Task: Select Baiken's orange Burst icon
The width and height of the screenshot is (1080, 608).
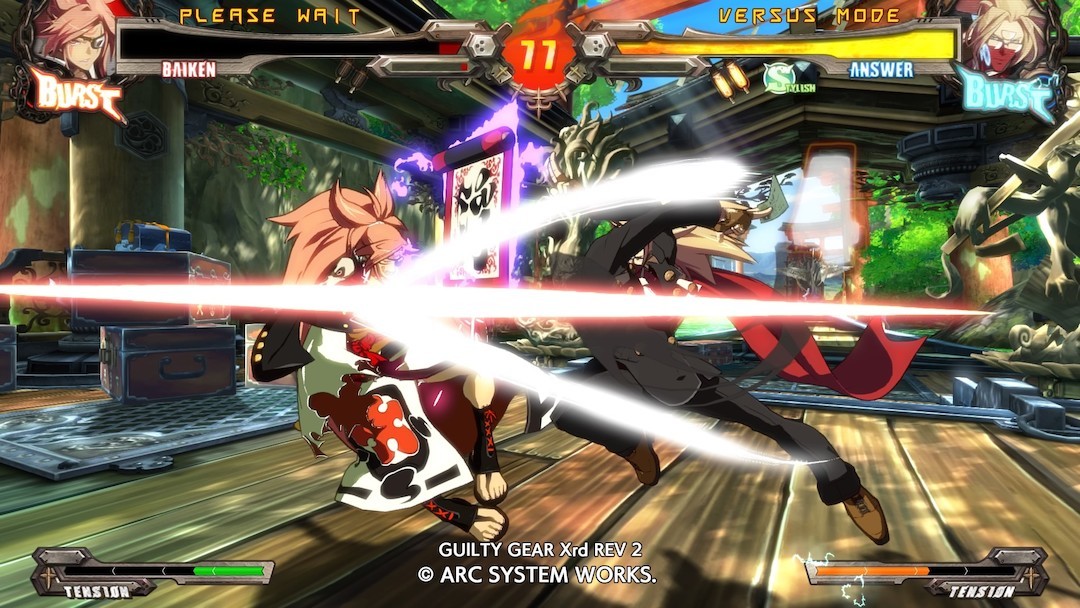Action: 78,94
